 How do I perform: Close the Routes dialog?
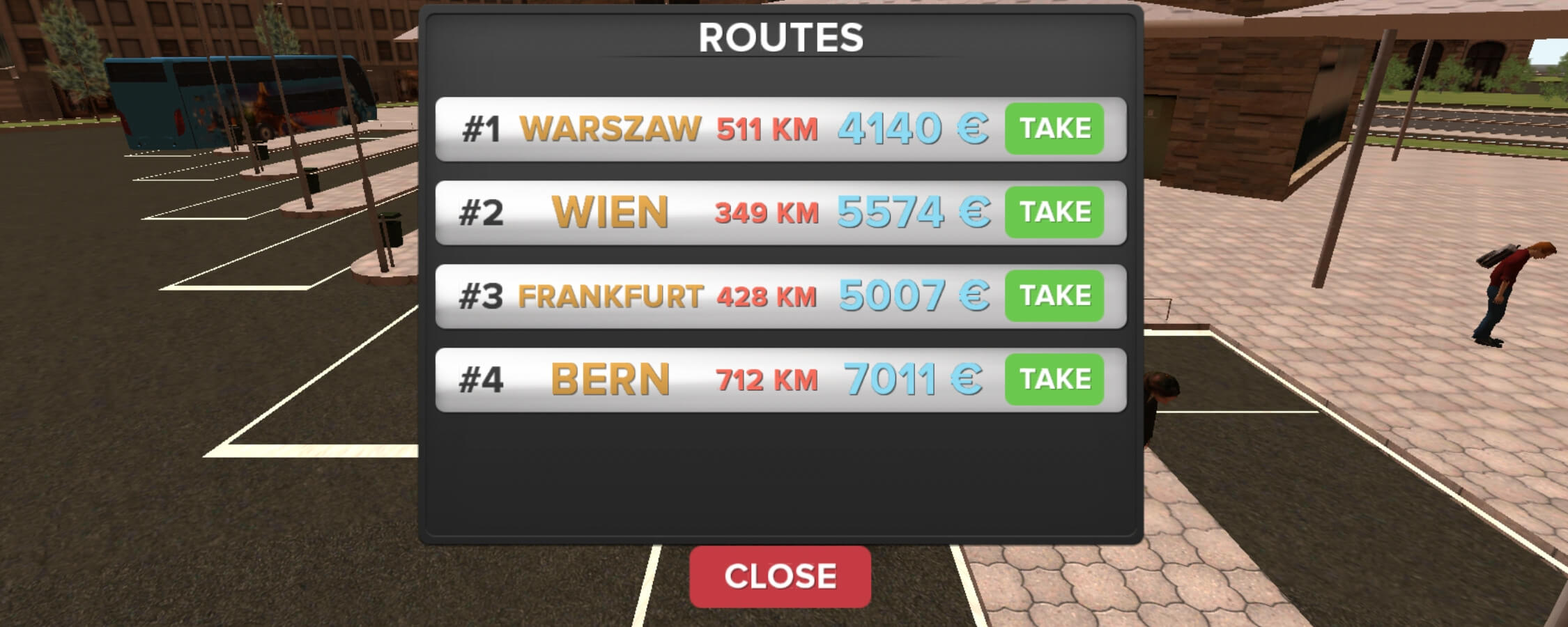[781, 575]
